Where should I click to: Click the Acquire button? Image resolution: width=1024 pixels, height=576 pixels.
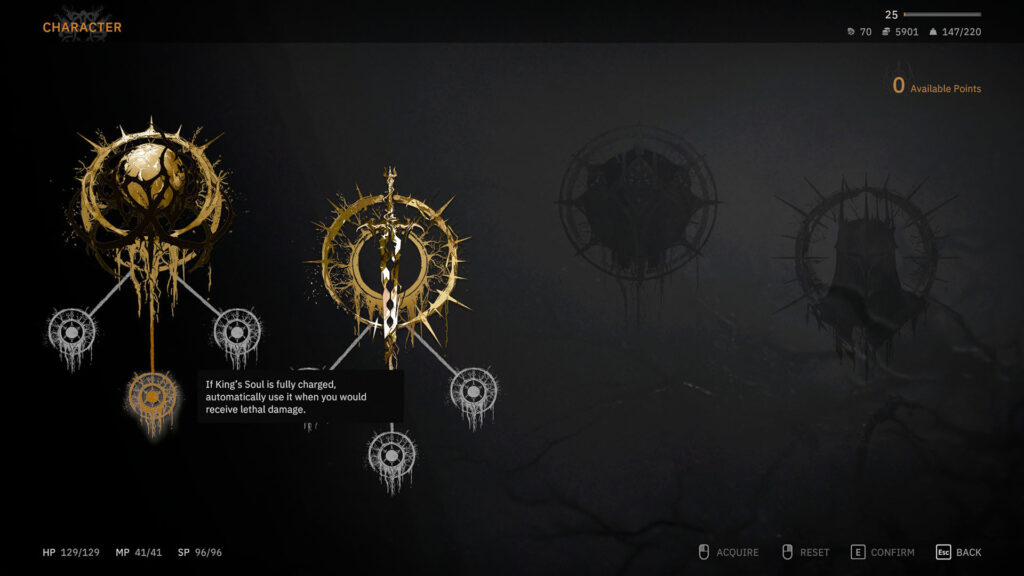coord(727,552)
